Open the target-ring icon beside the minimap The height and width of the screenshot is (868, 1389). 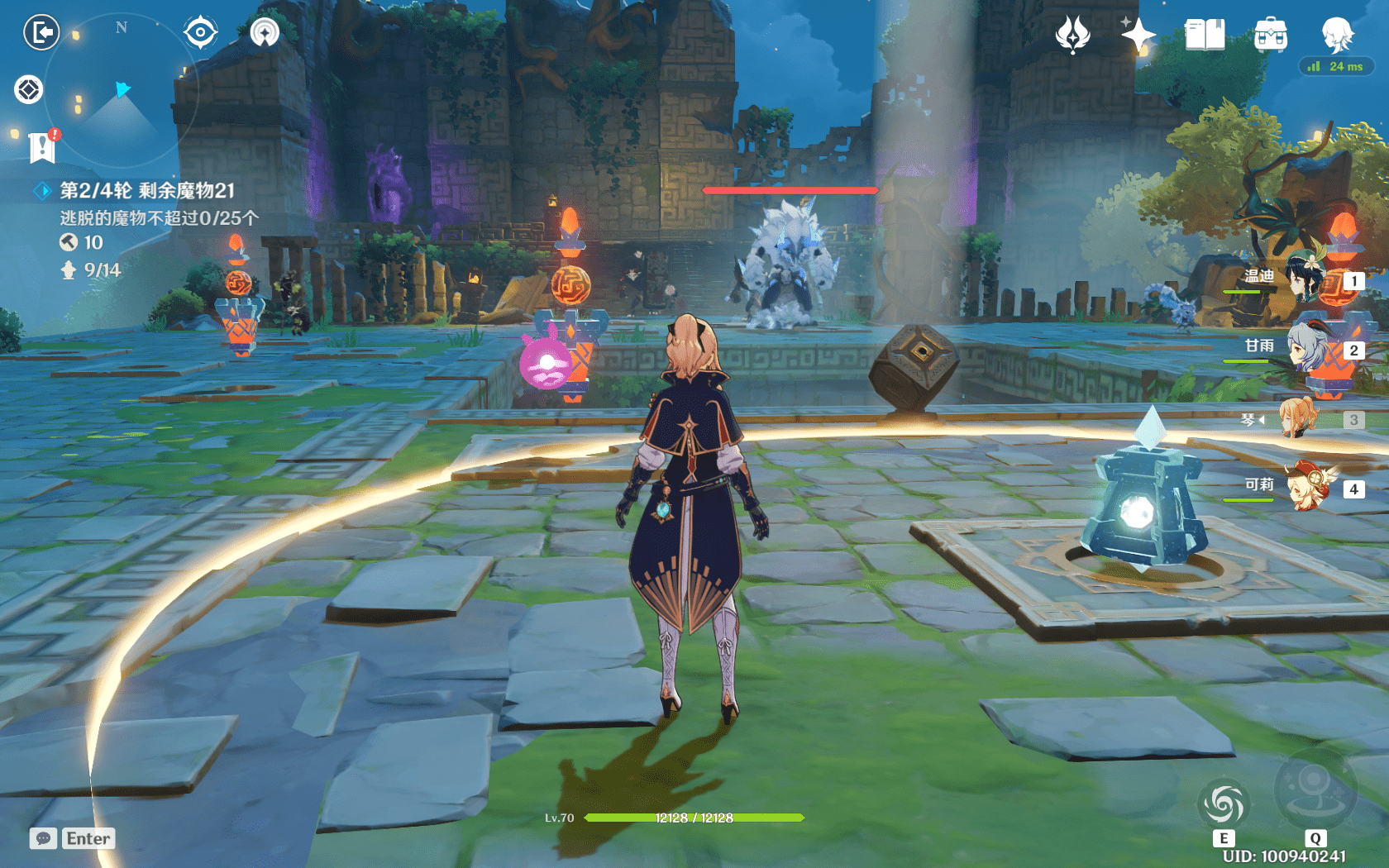pos(200,33)
